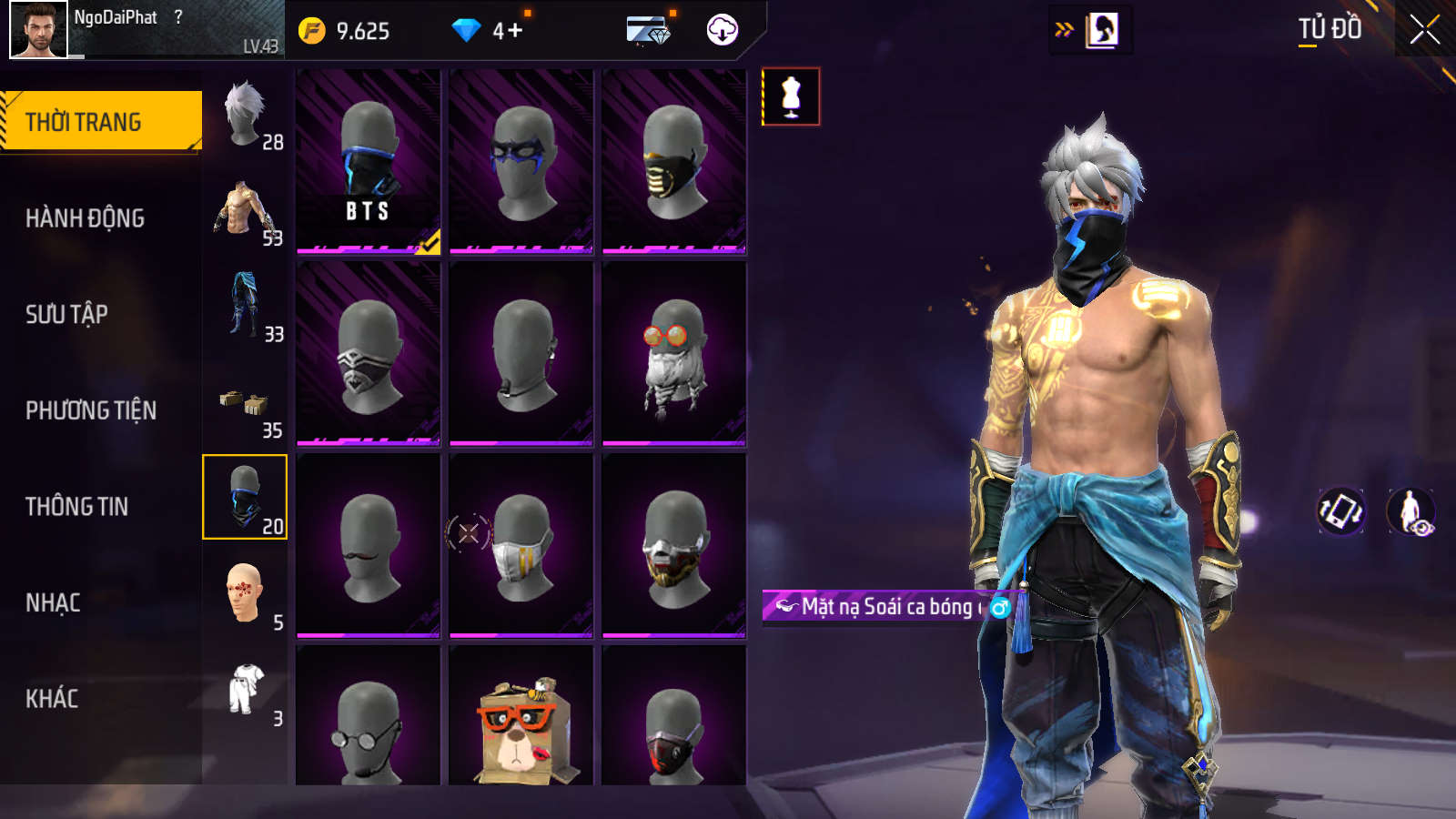Select the red glasses white beard mask
This screenshot has width=1456, height=819.
[x=674, y=354]
